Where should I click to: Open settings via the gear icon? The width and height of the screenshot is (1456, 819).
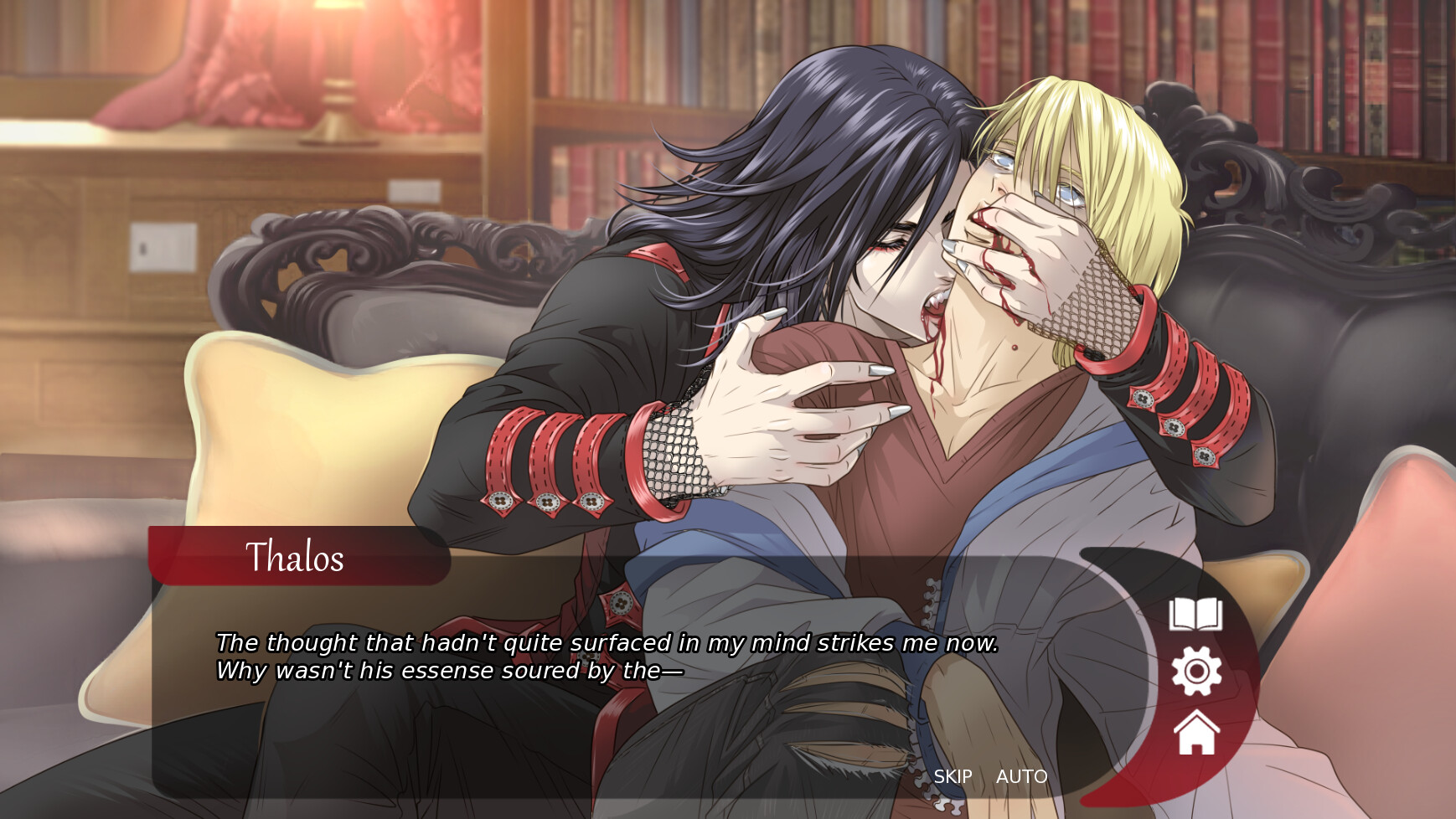1196,671
